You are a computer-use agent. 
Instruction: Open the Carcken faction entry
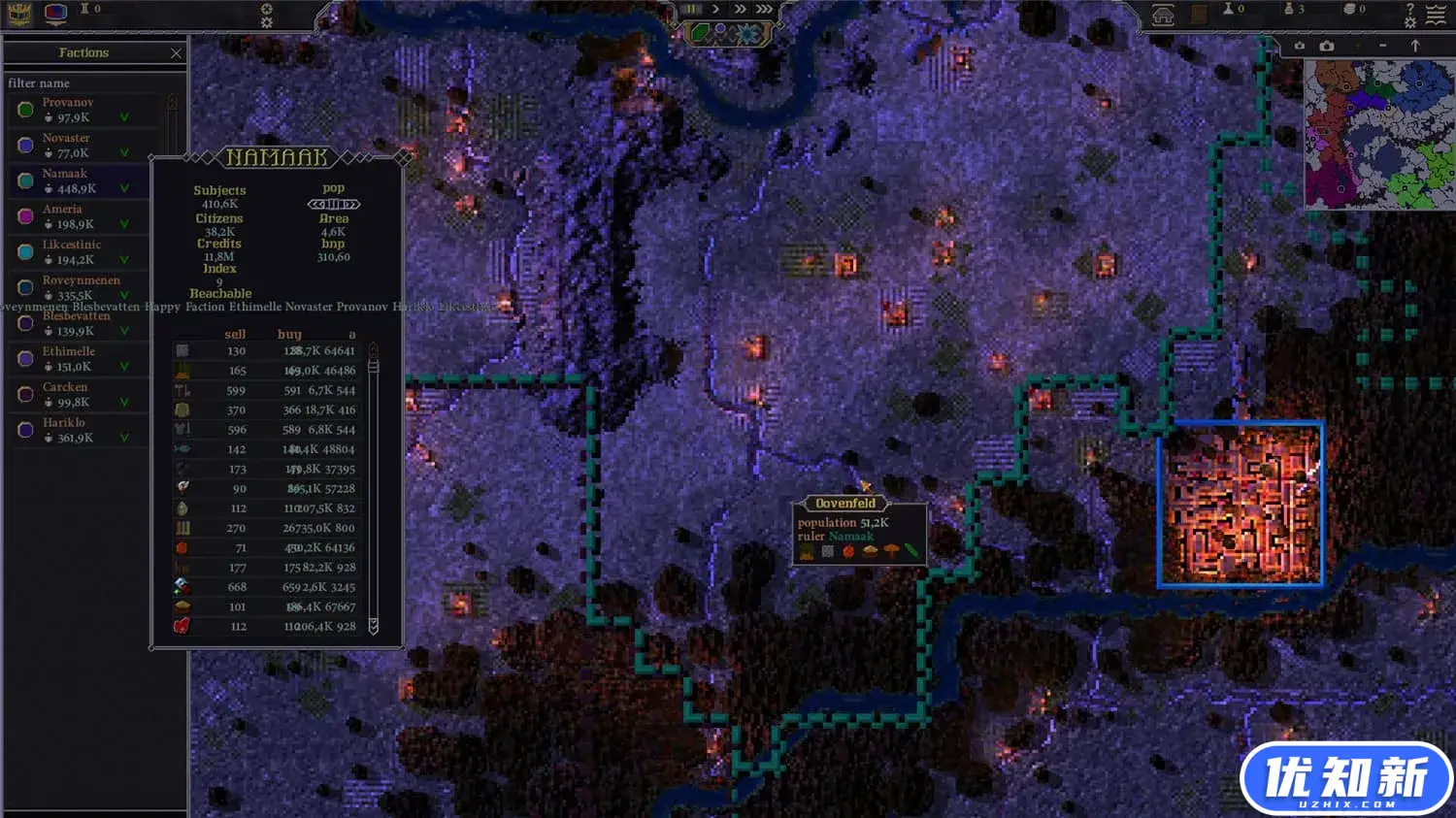(78, 394)
